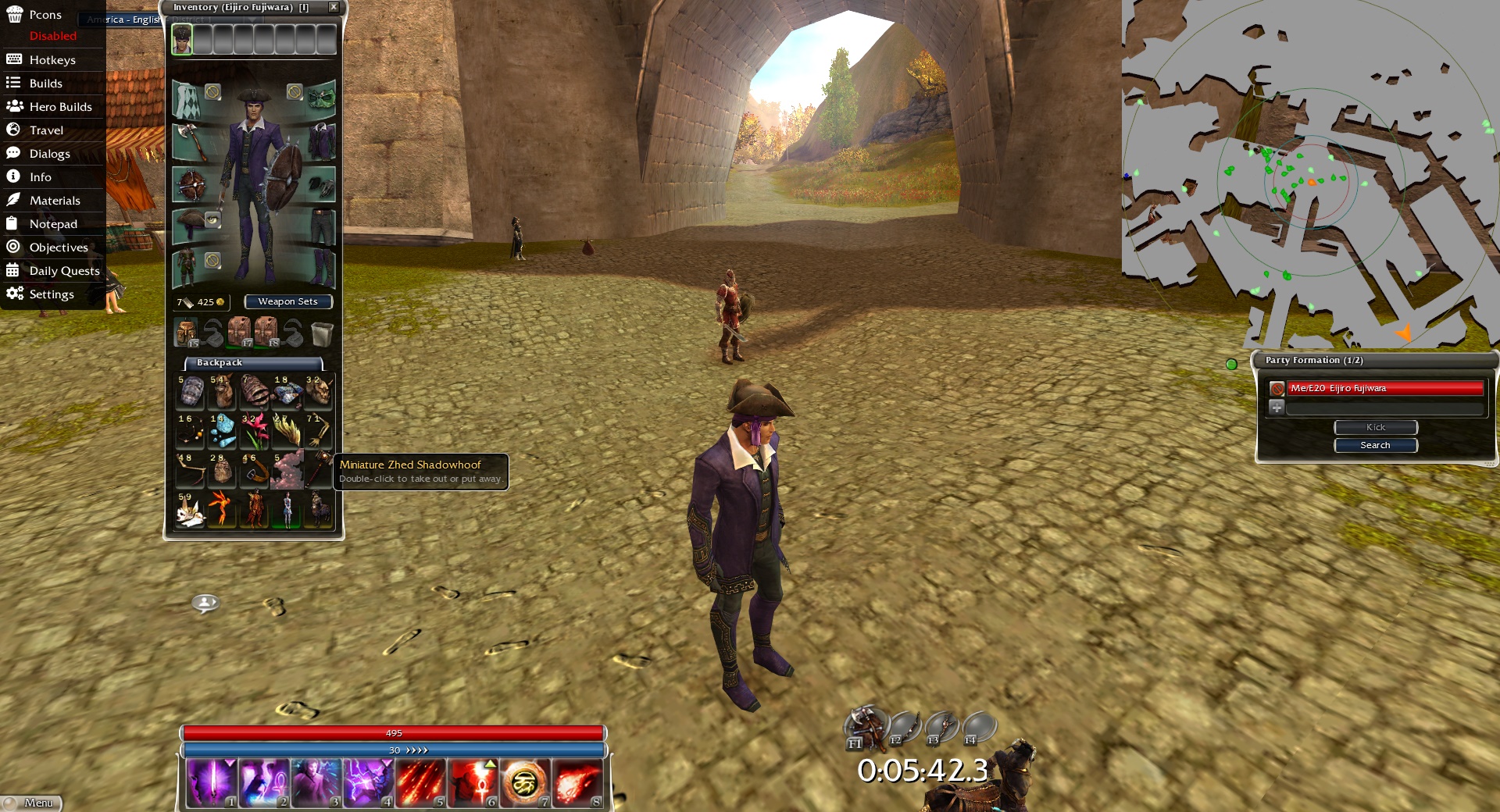Open the Notepad entry
Image resolution: width=1500 pixels, height=812 pixels.
53,224
